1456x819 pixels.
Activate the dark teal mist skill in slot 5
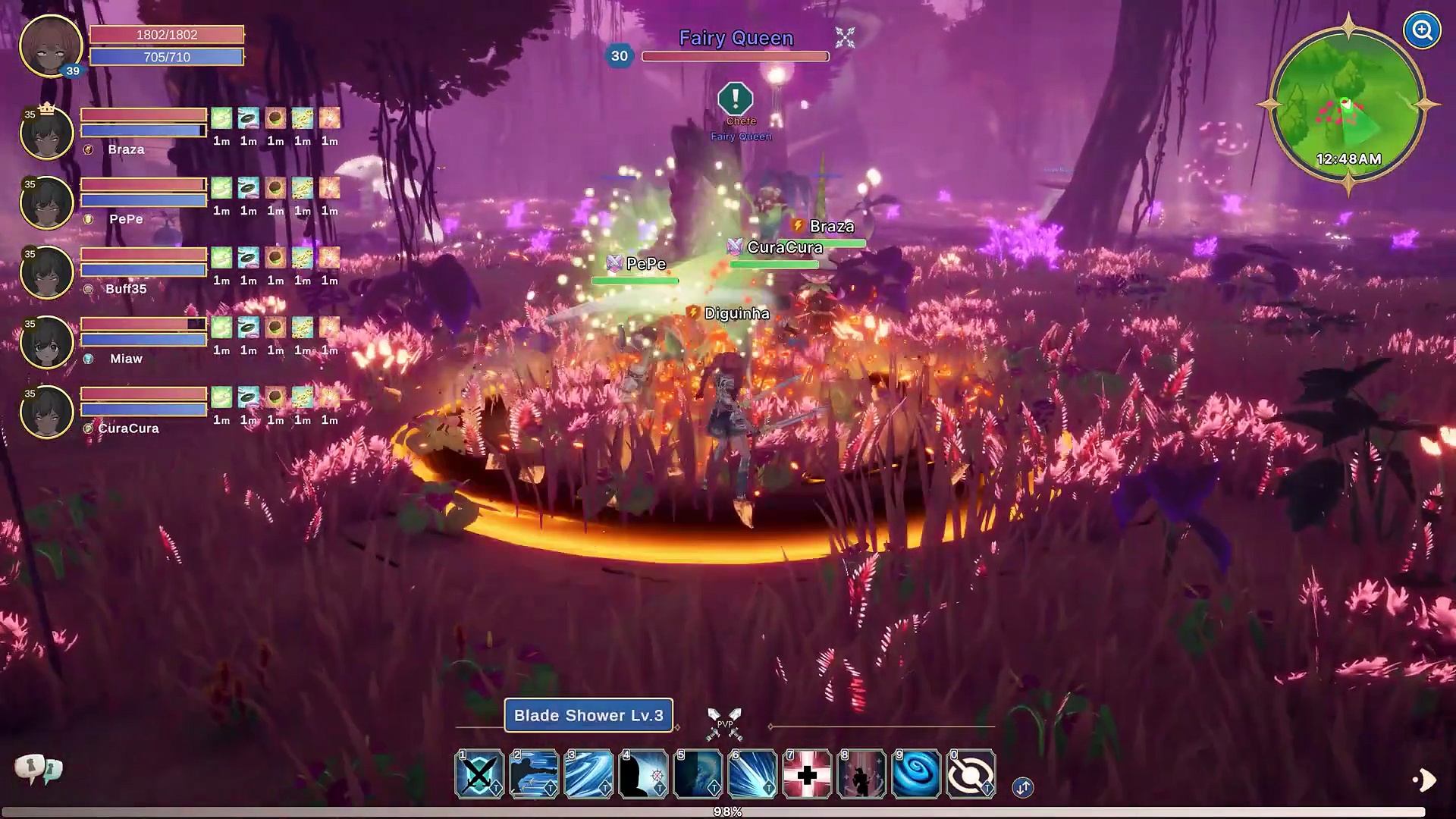click(698, 774)
